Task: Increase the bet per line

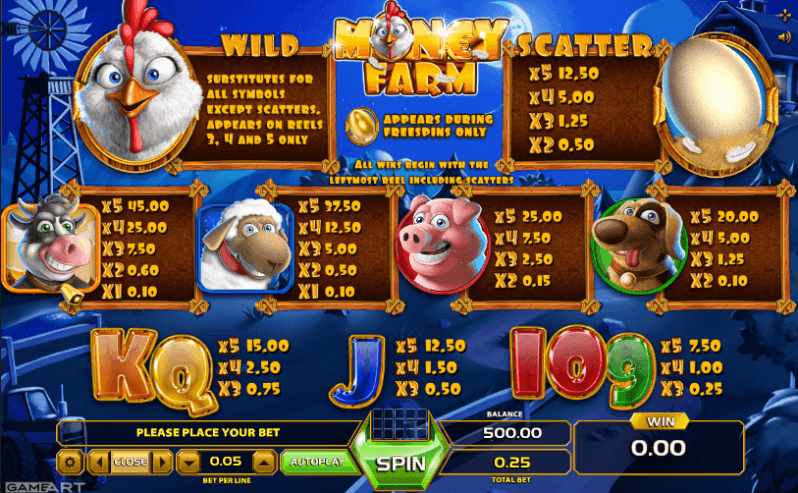Action: click(x=263, y=462)
